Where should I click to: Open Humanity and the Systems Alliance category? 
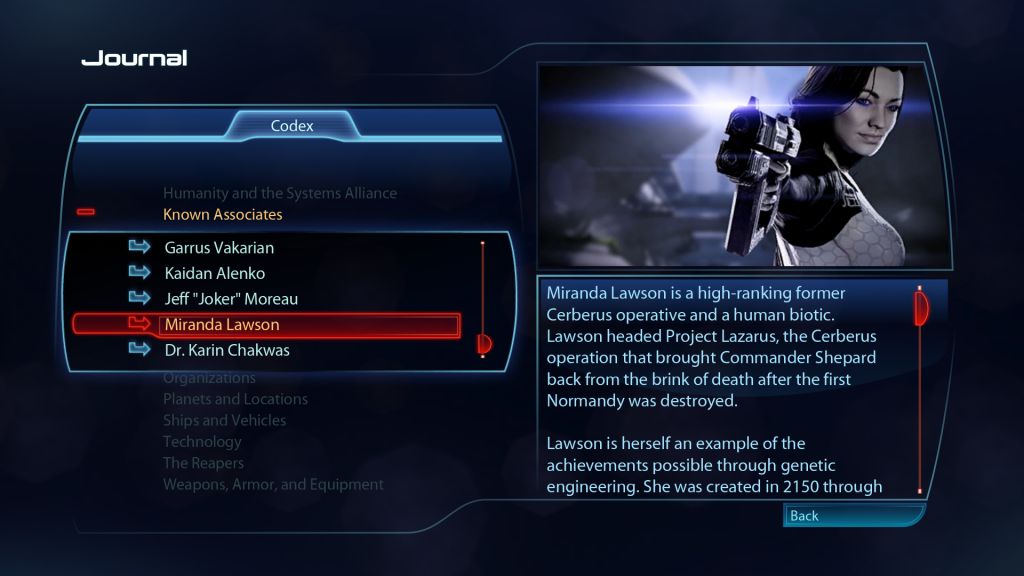click(280, 193)
